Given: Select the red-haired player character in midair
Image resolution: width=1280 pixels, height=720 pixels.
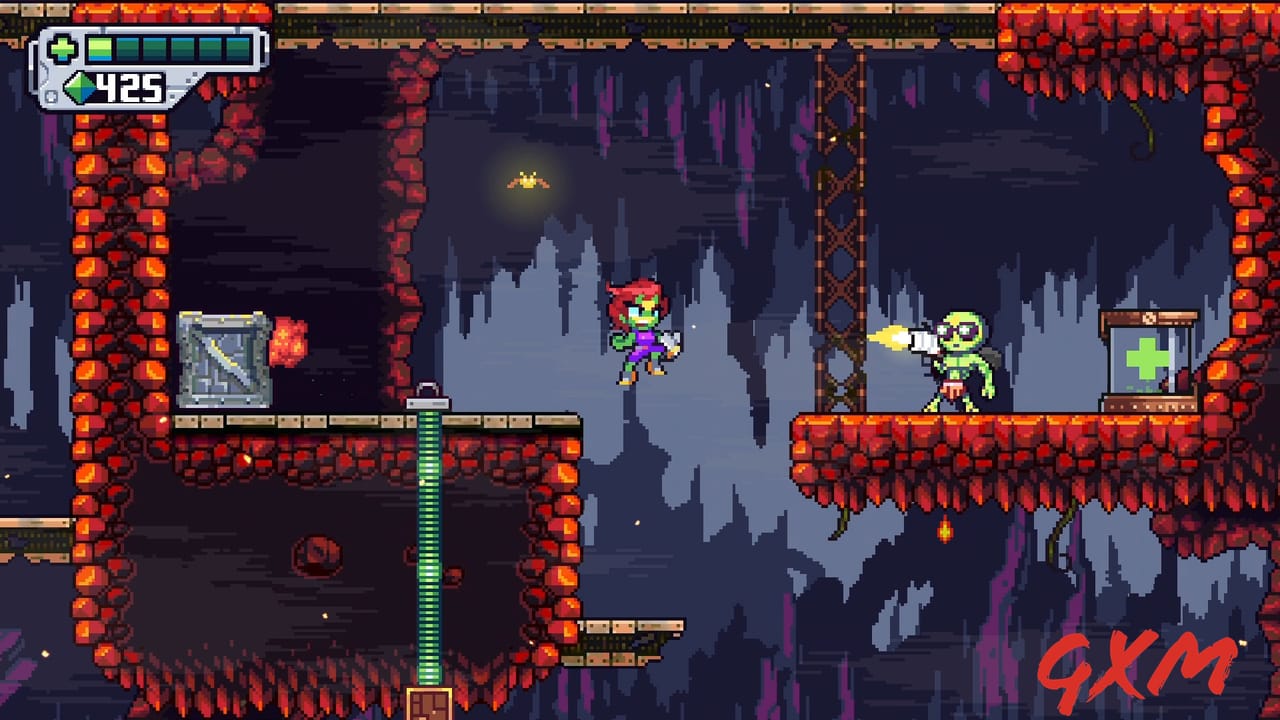Looking at the screenshot, I should [x=643, y=335].
